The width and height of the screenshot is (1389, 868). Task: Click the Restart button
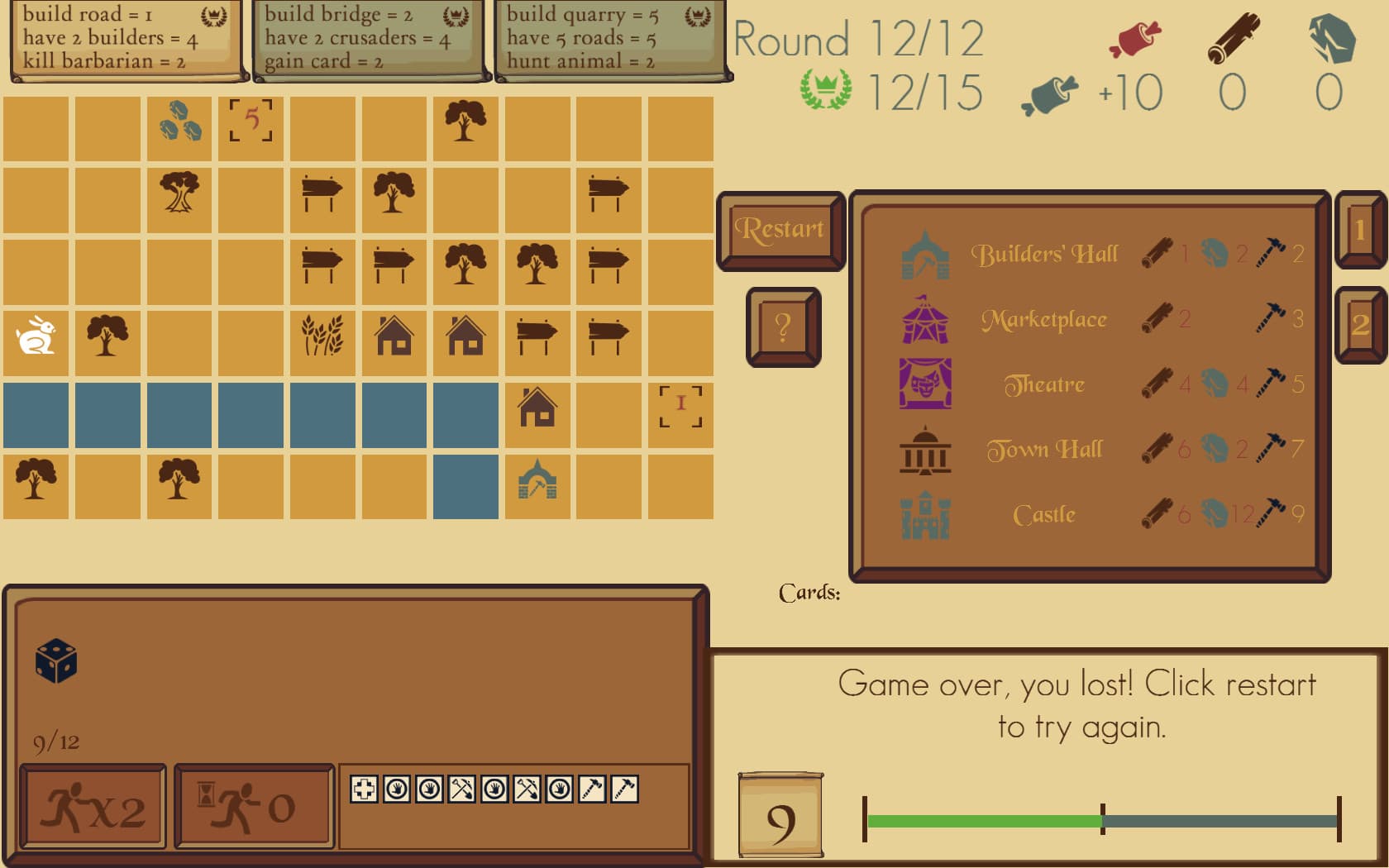click(x=780, y=229)
